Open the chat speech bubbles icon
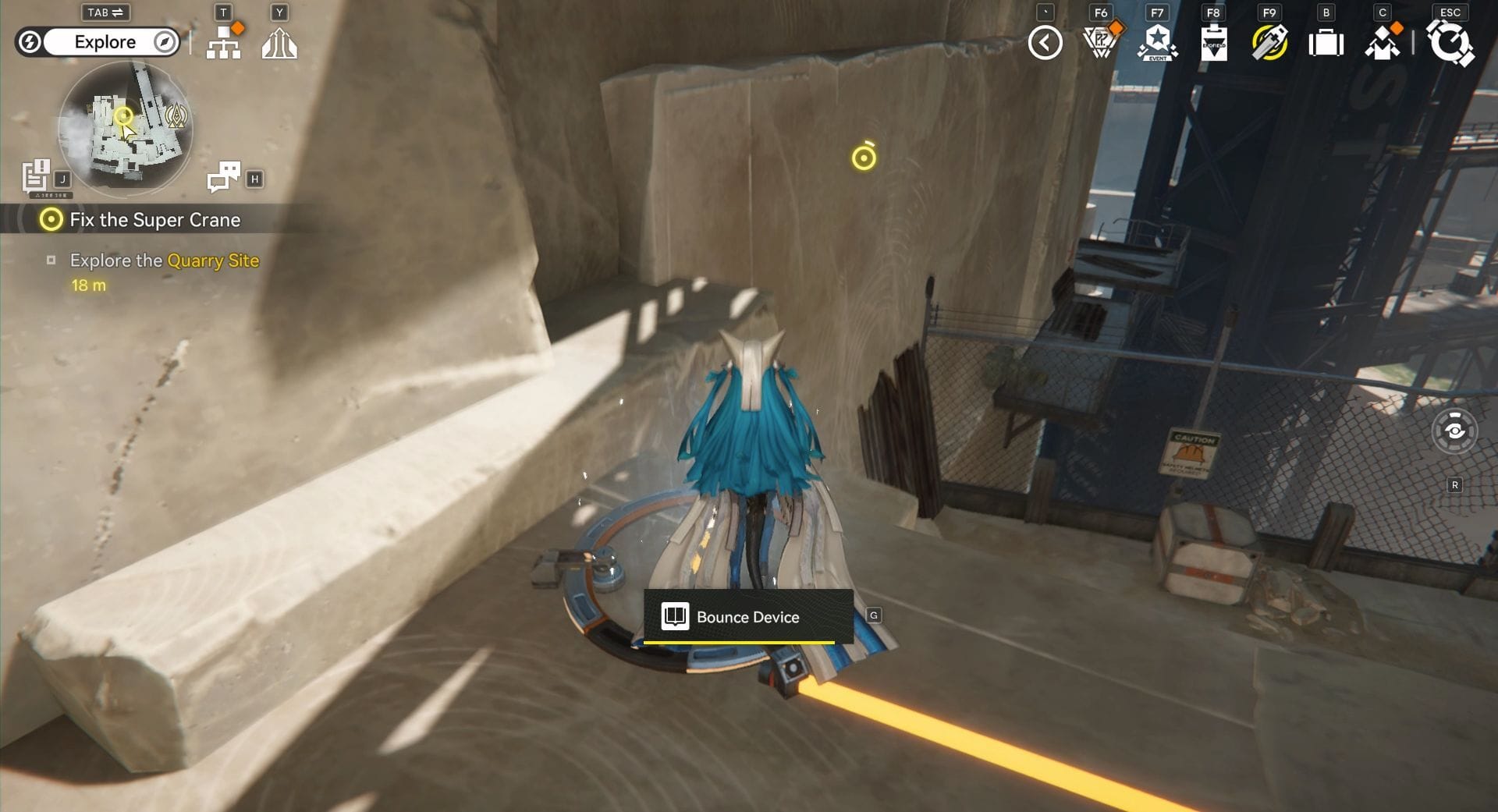1498x812 pixels. [x=223, y=176]
